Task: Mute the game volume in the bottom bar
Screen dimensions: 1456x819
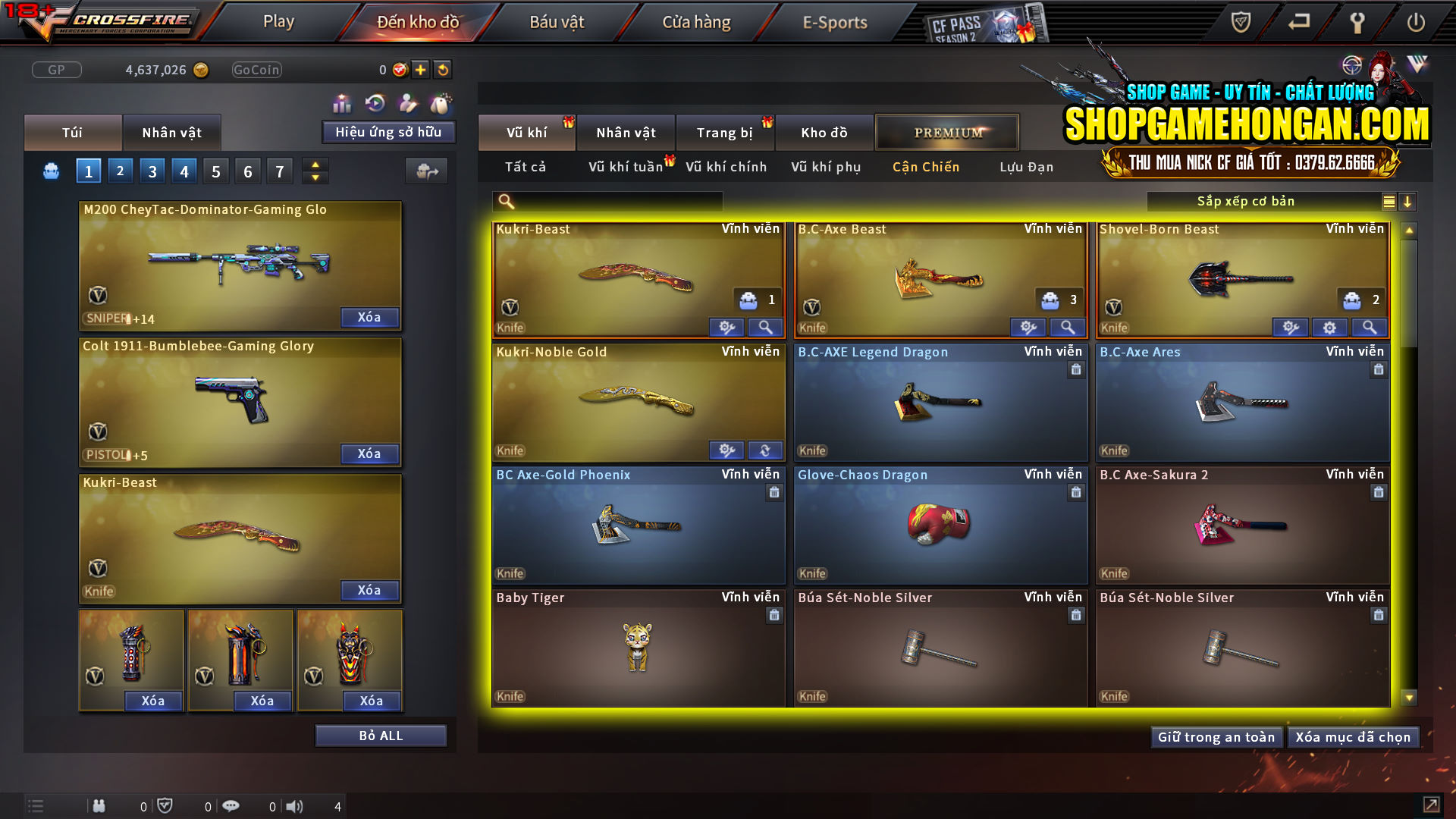Action: coord(294,806)
